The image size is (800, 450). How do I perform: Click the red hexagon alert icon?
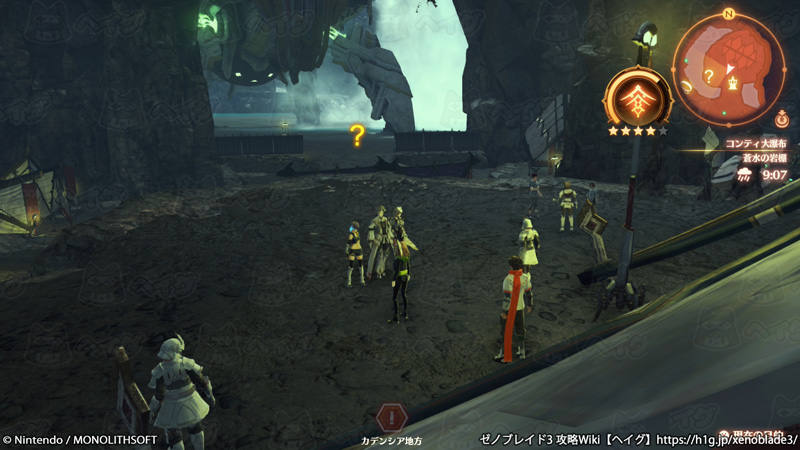click(392, 417)
